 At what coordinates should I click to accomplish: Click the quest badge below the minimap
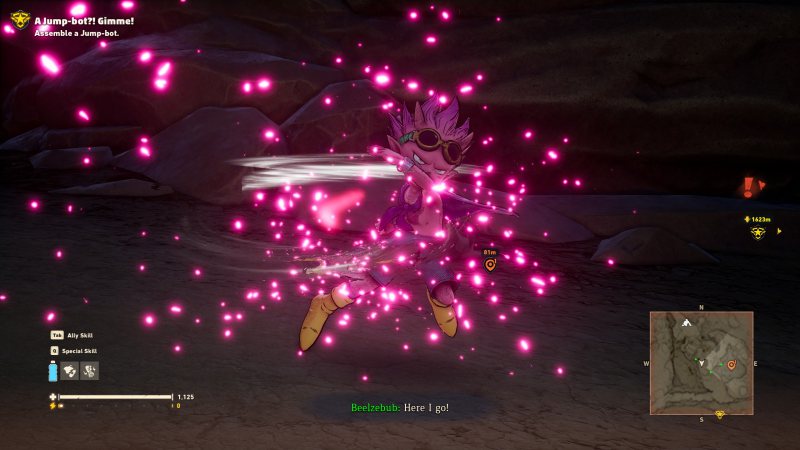(719, 414)
